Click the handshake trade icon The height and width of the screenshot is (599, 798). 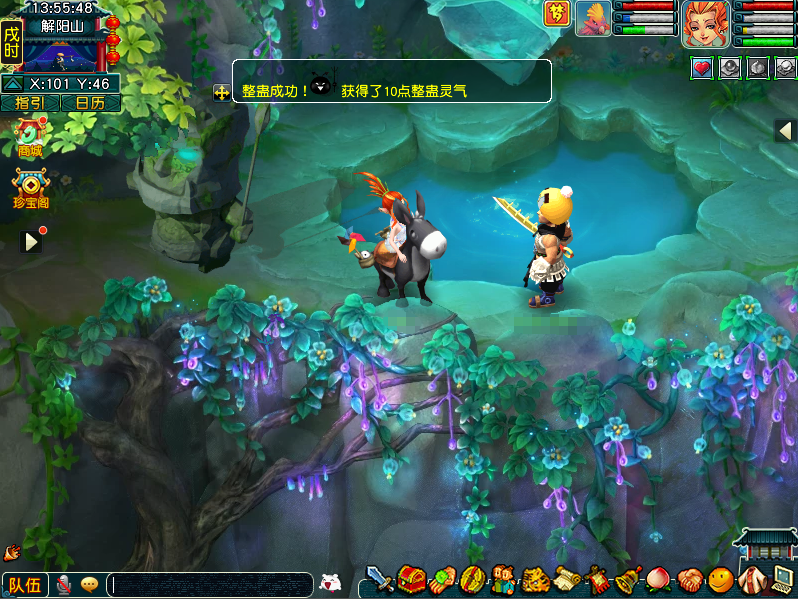coord(690,579)
